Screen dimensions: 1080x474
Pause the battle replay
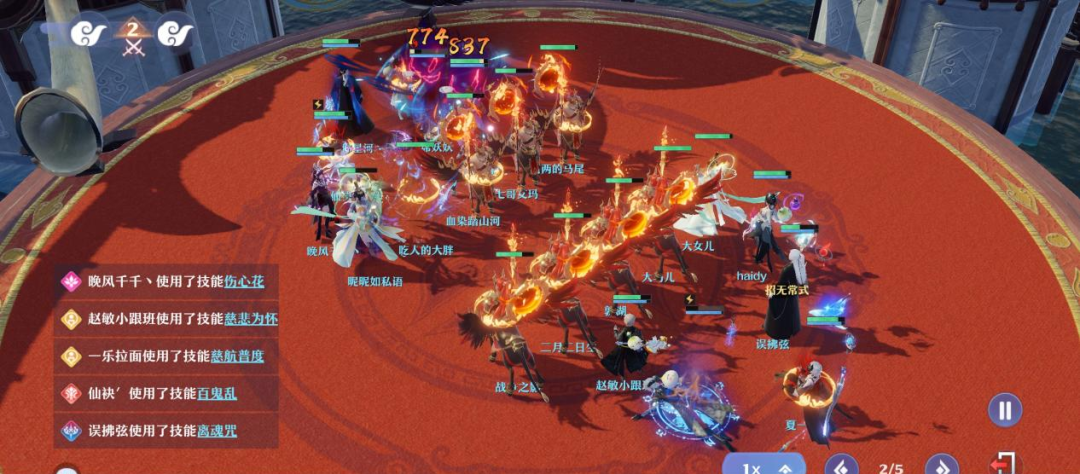(1005, 410)
